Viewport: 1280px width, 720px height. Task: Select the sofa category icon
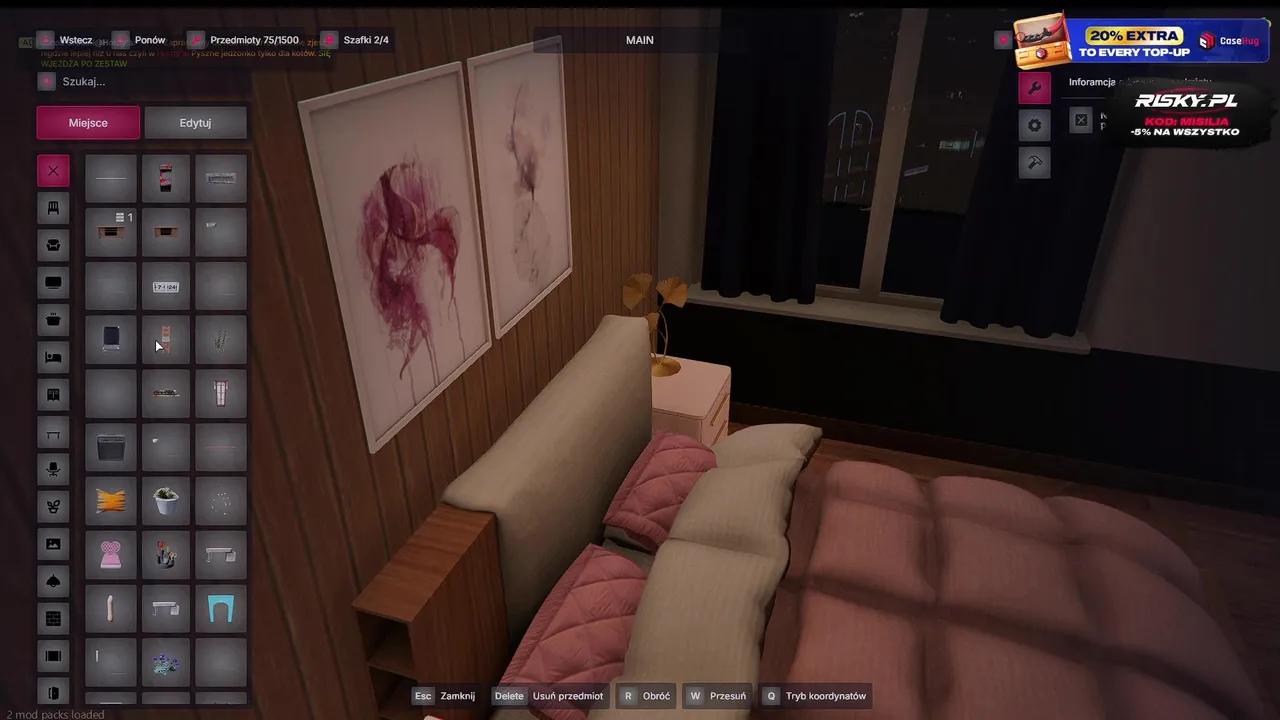53,244
